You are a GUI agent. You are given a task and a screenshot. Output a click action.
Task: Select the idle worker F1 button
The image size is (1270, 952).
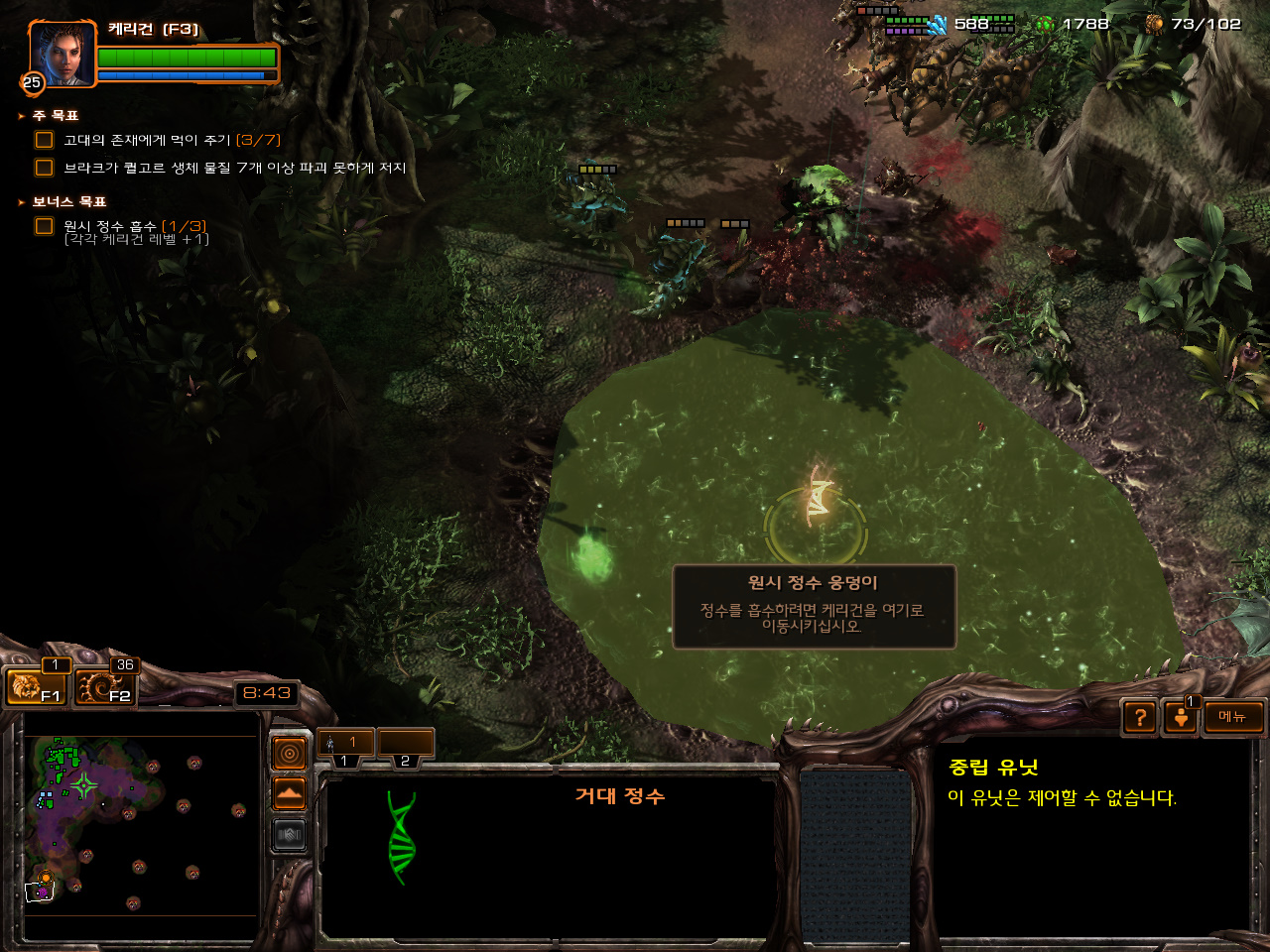click(x=36, y=686)
